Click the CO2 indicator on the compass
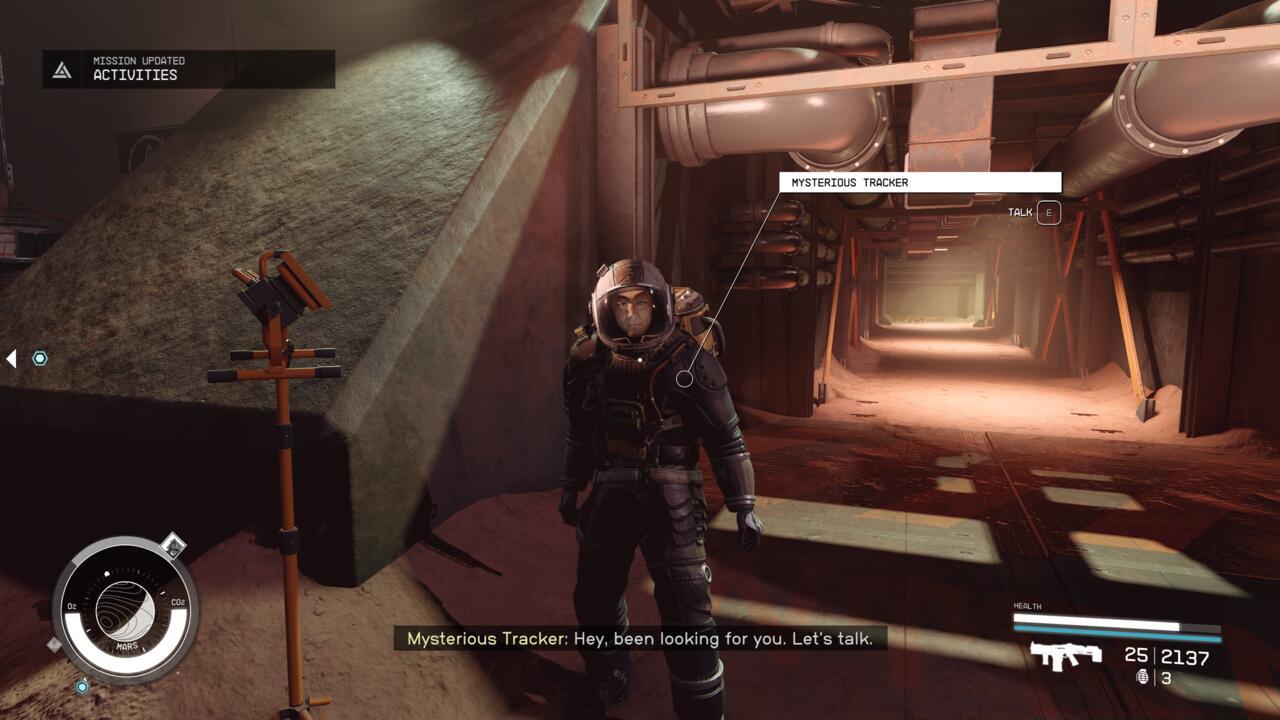The width and height of the screenshot is (1280, 720). coord(179,601)
